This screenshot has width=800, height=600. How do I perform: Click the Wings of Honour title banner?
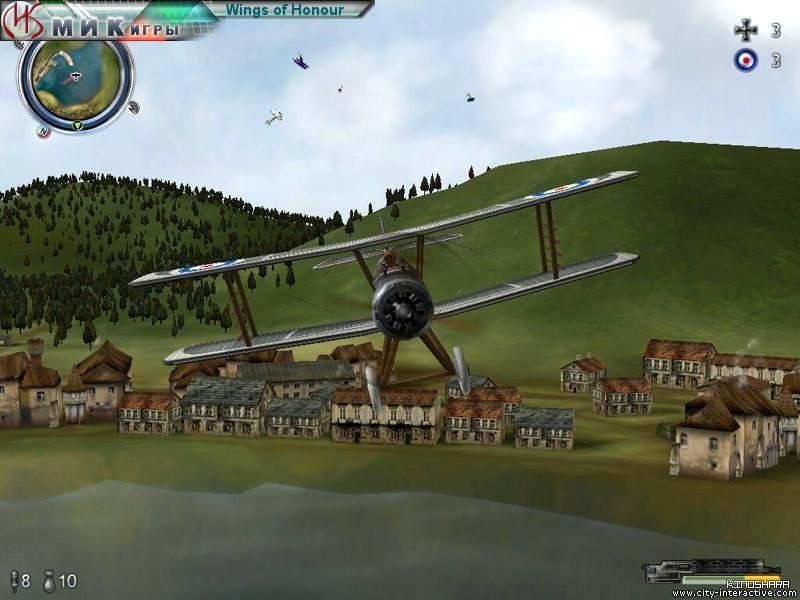point(284,10)
